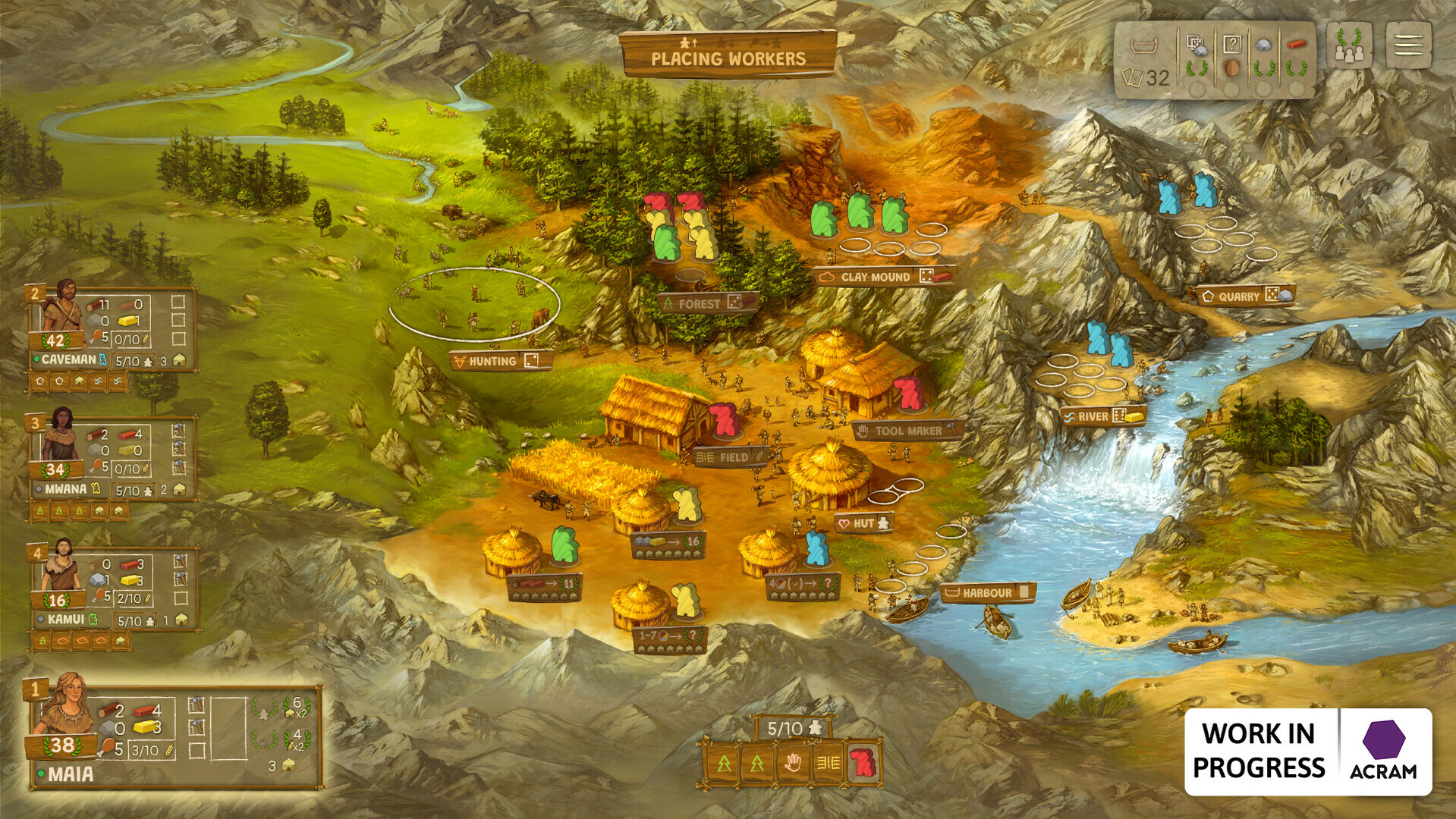Choose the River location sign
This screenshot has width=1456, height=819.
(1102, 416)
